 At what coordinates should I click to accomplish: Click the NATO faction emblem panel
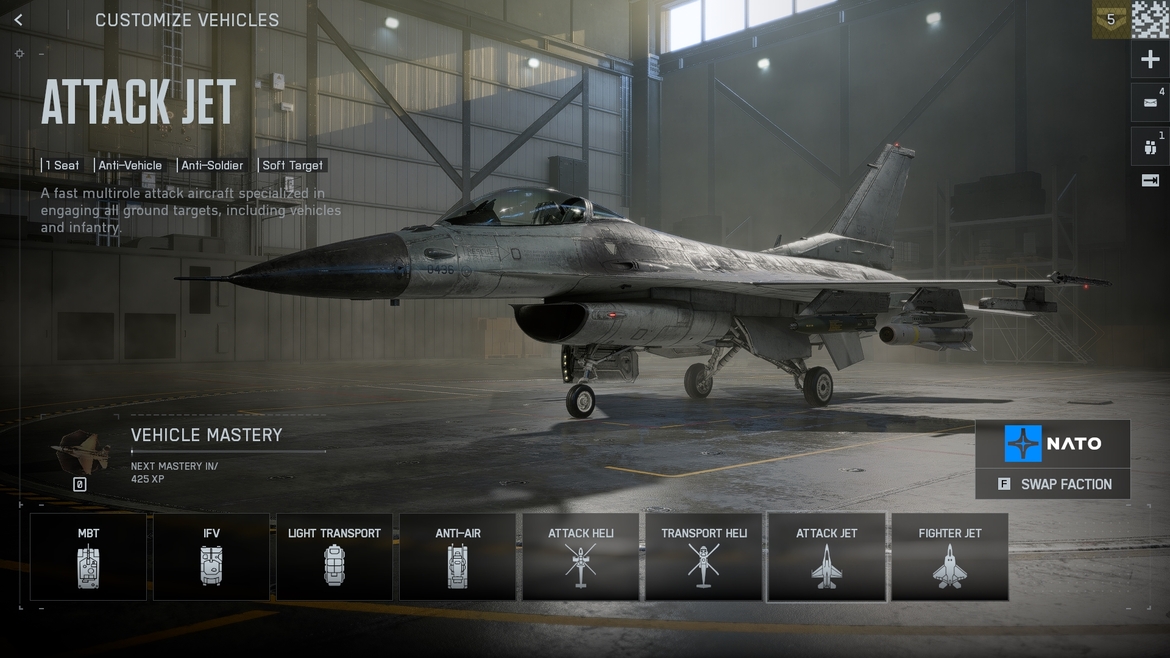[1053, 443]
